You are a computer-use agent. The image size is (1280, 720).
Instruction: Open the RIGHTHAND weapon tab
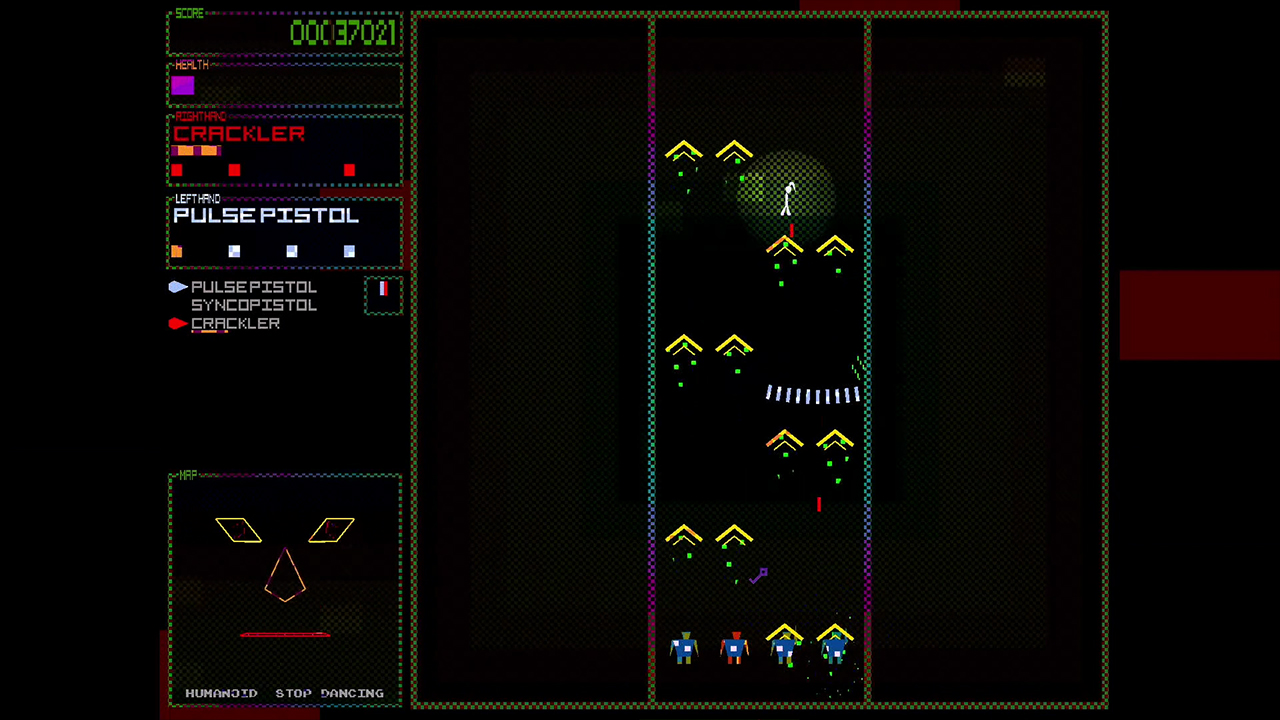[199, 116]
